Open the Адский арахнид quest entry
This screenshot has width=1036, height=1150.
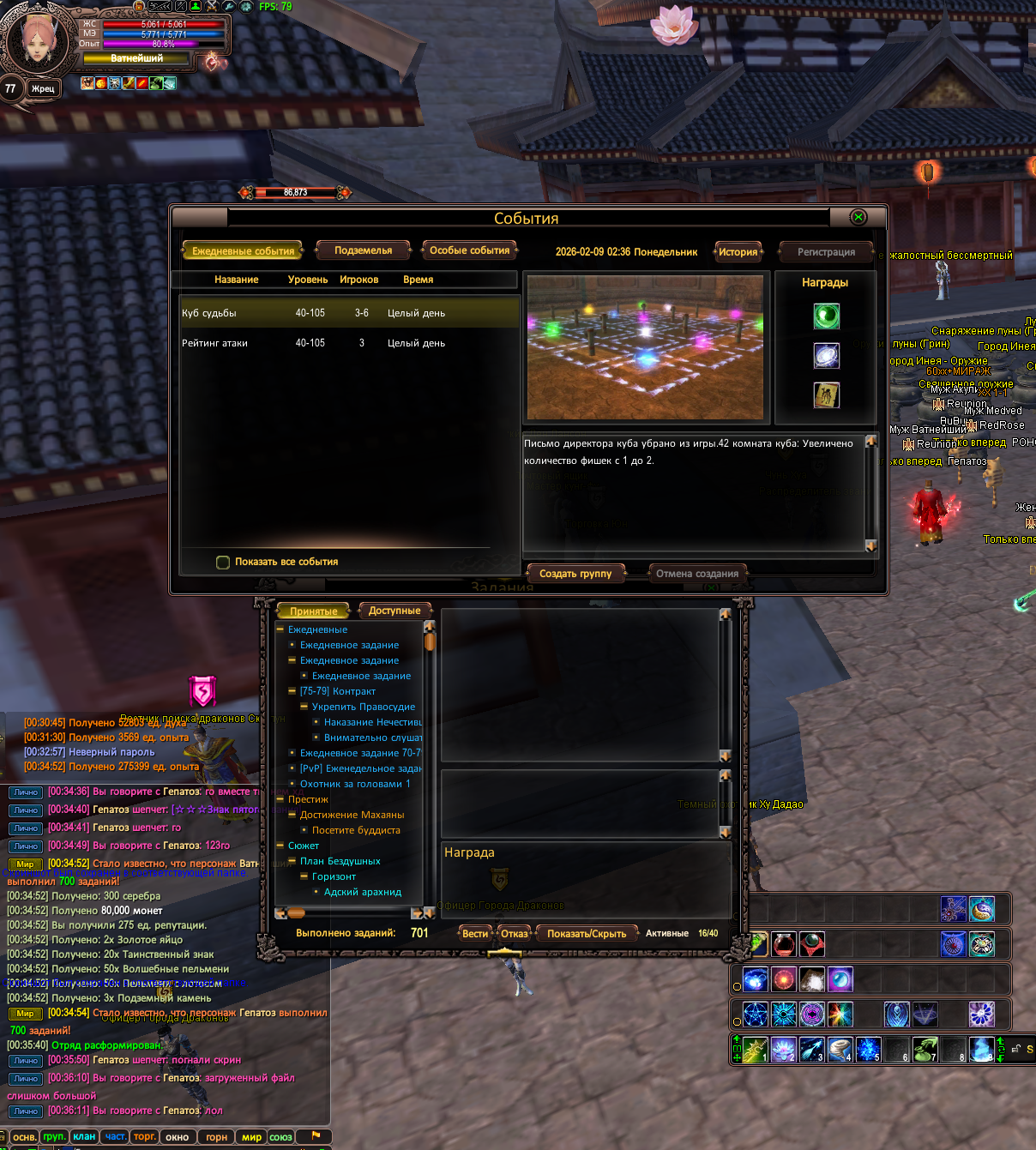tap(363, 892)
